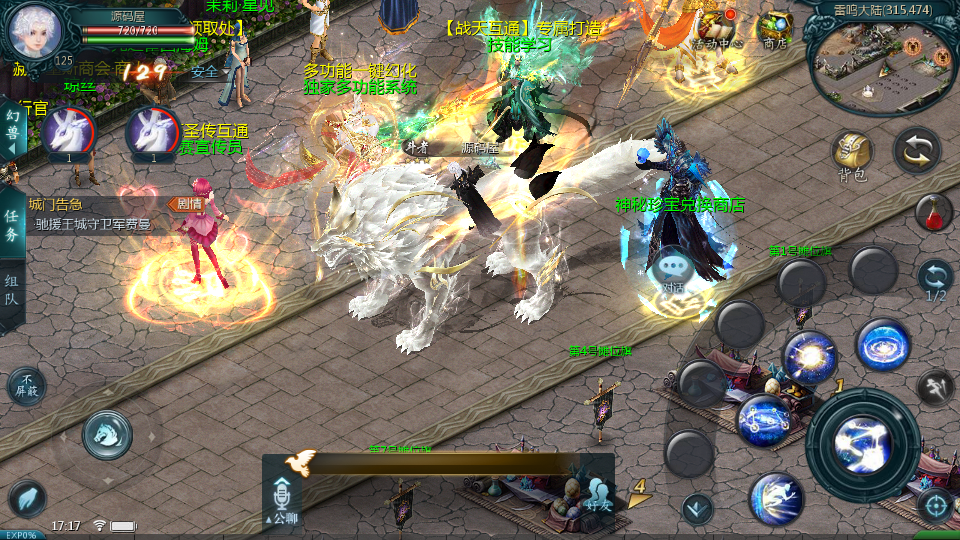Switch to the 任务 quest tab
This screenshot has height=540, width=960.
(12, 226)
